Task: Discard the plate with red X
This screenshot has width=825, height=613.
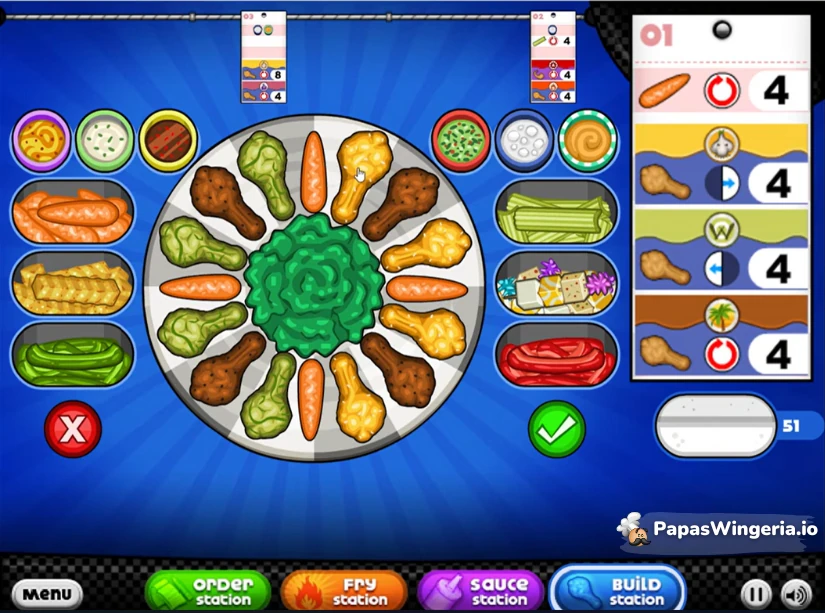Action: click(x=73, y=429)
